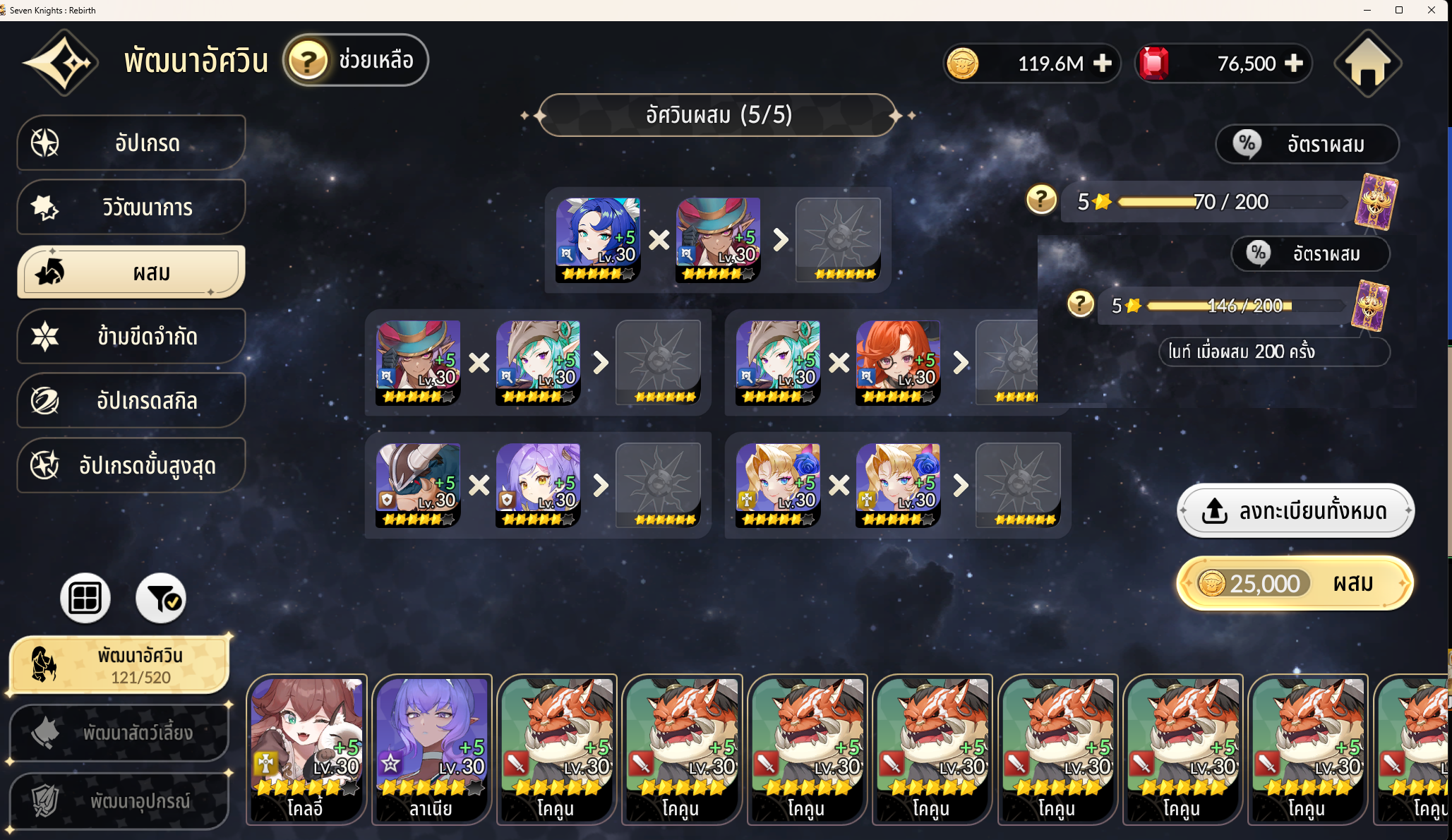The width and height of the screenshot is (1452, 840).
Task: Switch to the พัฒนาสัตว์เลี้ยง pet tab
Action: coord(119,733)
